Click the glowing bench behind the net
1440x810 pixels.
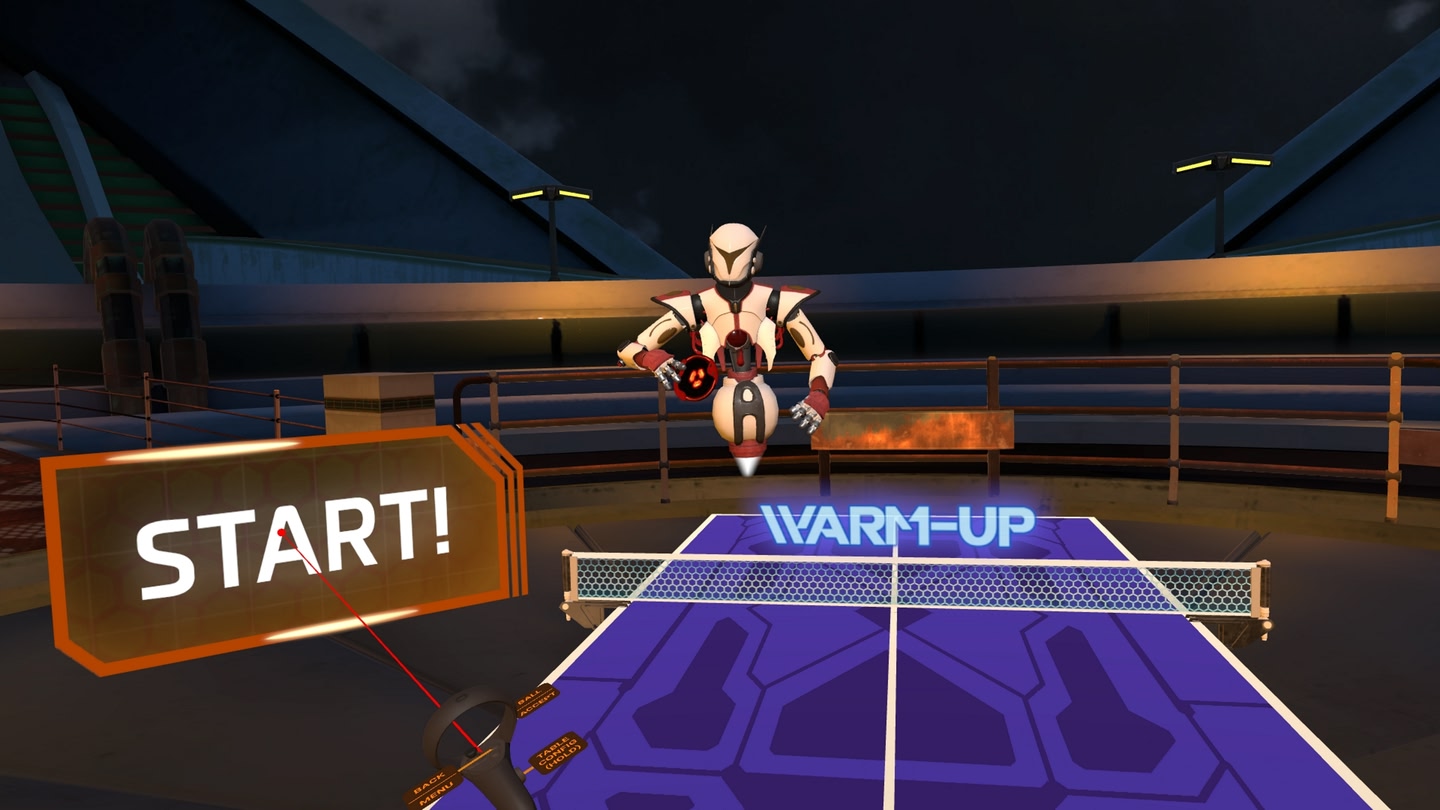point(915,430)
